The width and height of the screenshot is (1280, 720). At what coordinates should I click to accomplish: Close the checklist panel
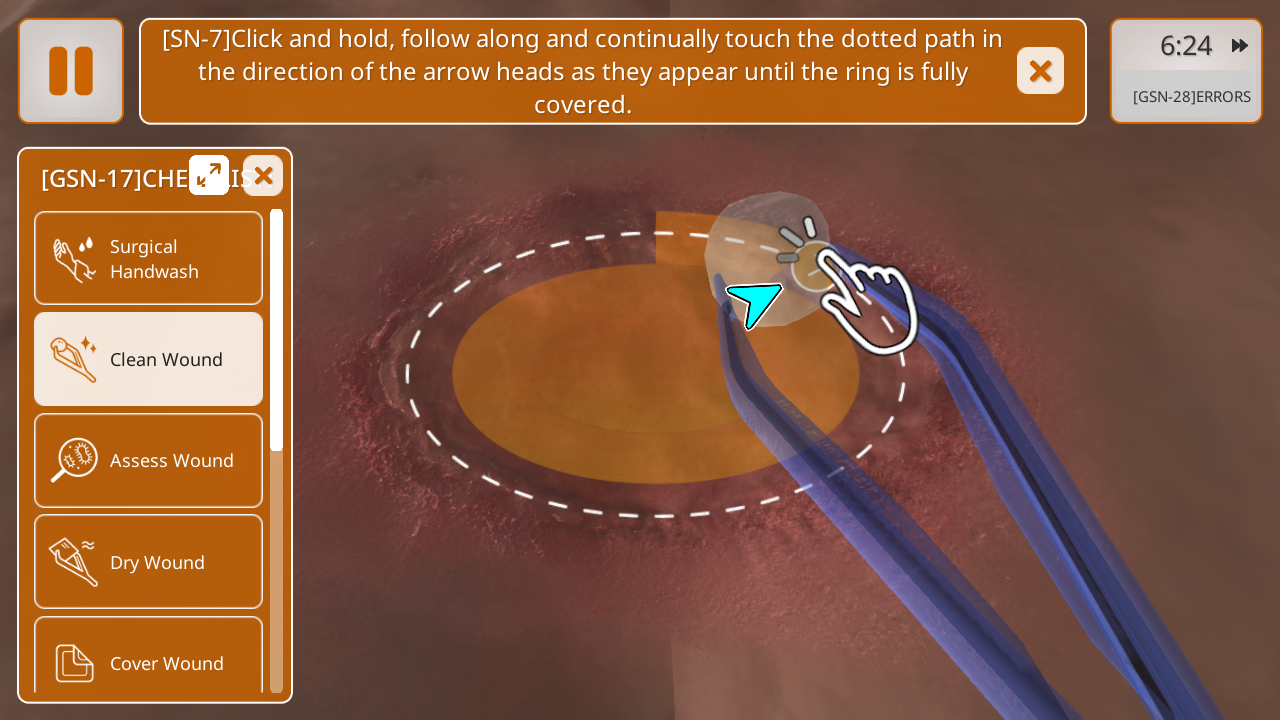263,176
